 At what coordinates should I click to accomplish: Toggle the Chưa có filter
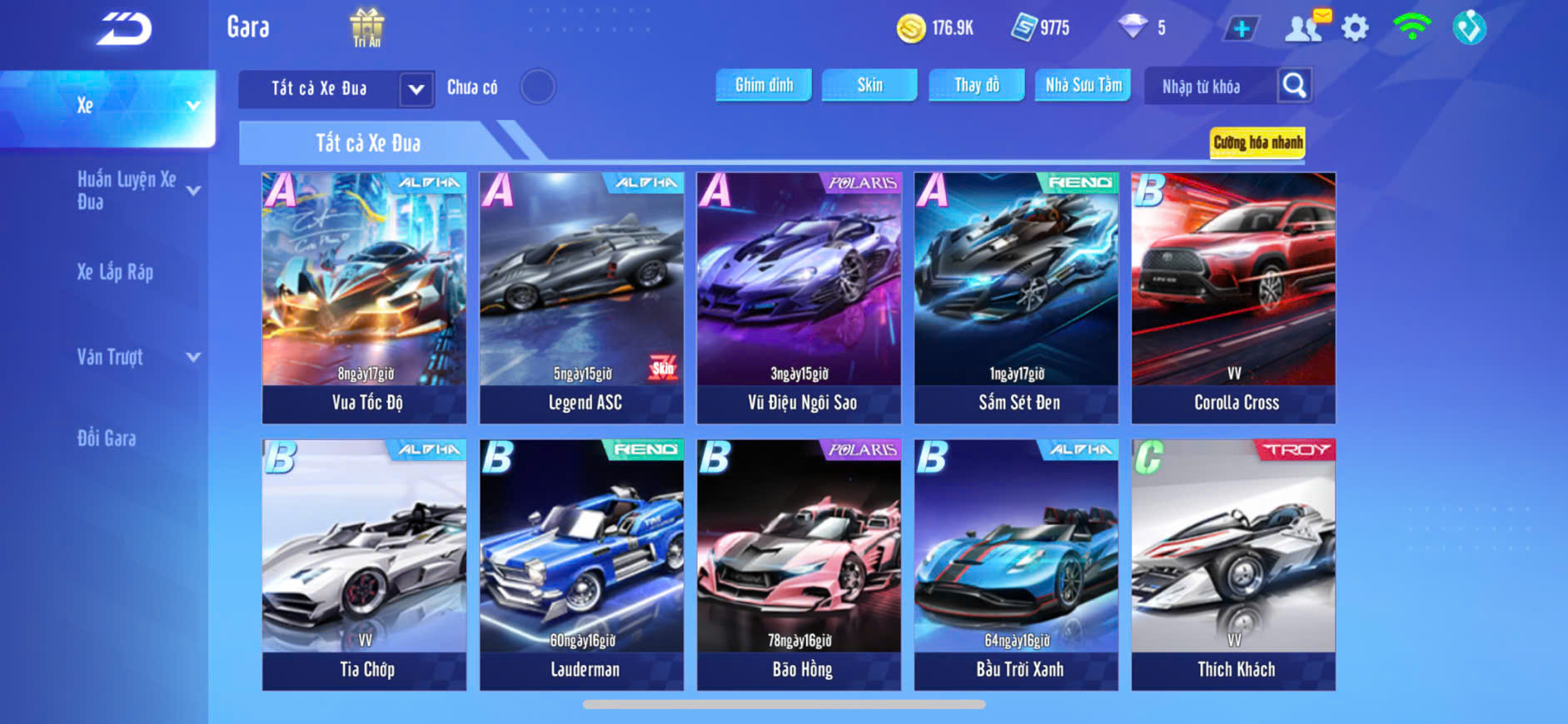click(x=537, y=87)
